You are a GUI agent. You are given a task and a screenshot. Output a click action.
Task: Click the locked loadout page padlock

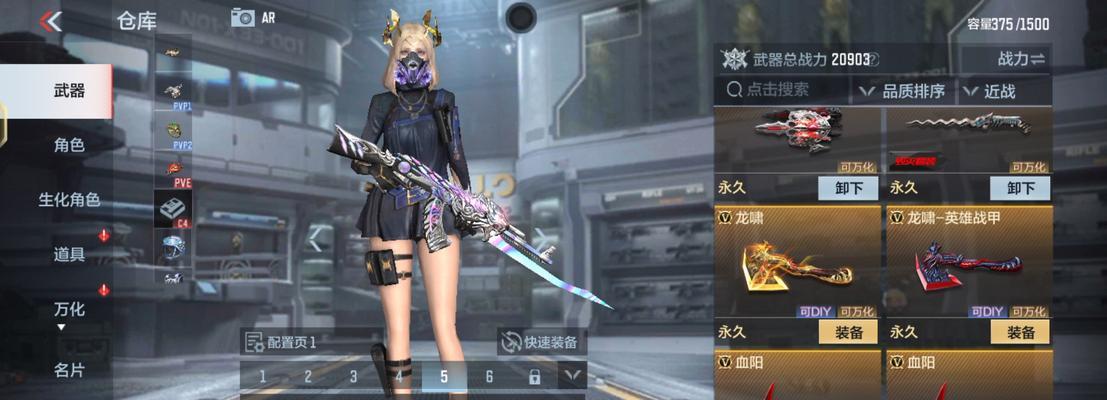534,377
